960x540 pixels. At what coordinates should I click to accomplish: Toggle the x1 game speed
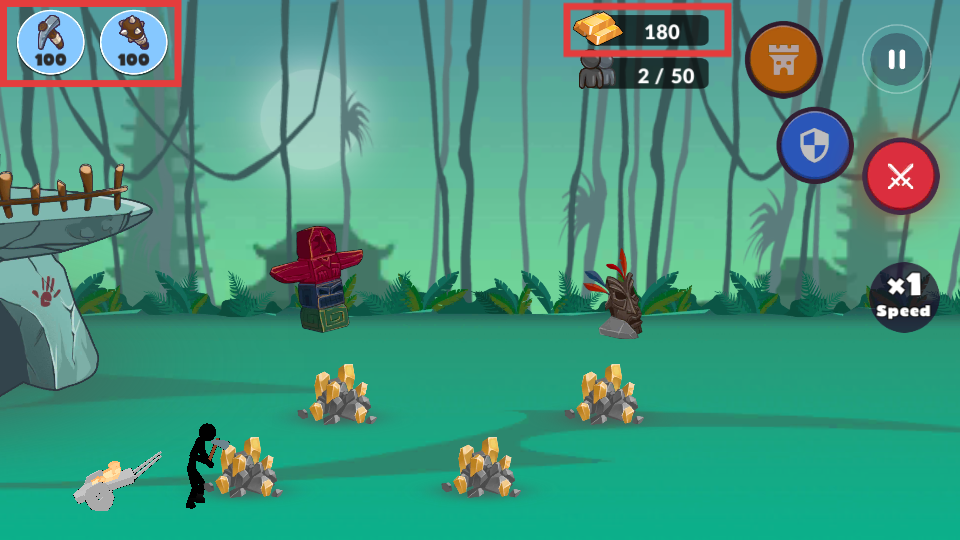(x=903, y=297)
